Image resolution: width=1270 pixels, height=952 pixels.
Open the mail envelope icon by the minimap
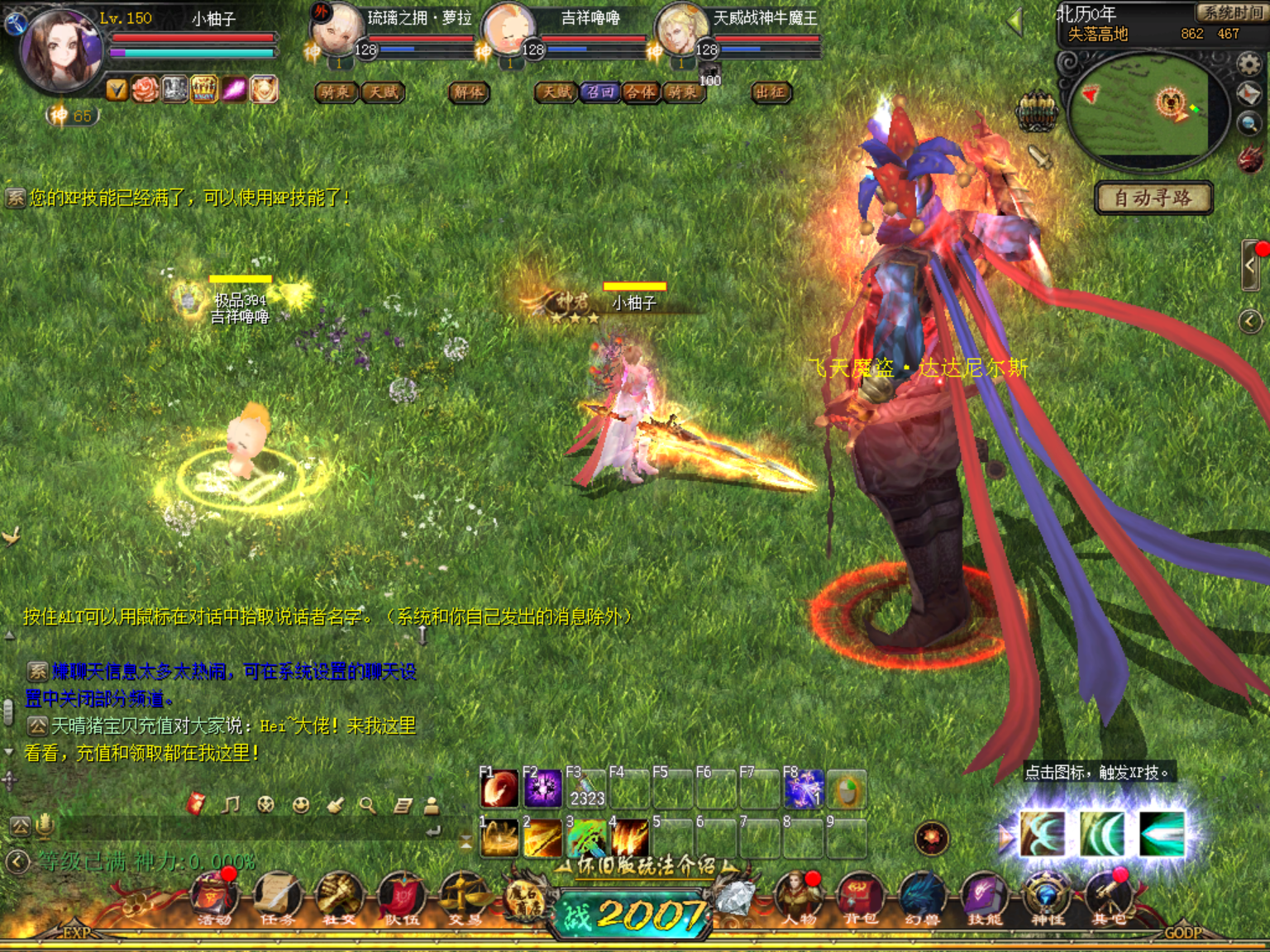pos(1249,94)
